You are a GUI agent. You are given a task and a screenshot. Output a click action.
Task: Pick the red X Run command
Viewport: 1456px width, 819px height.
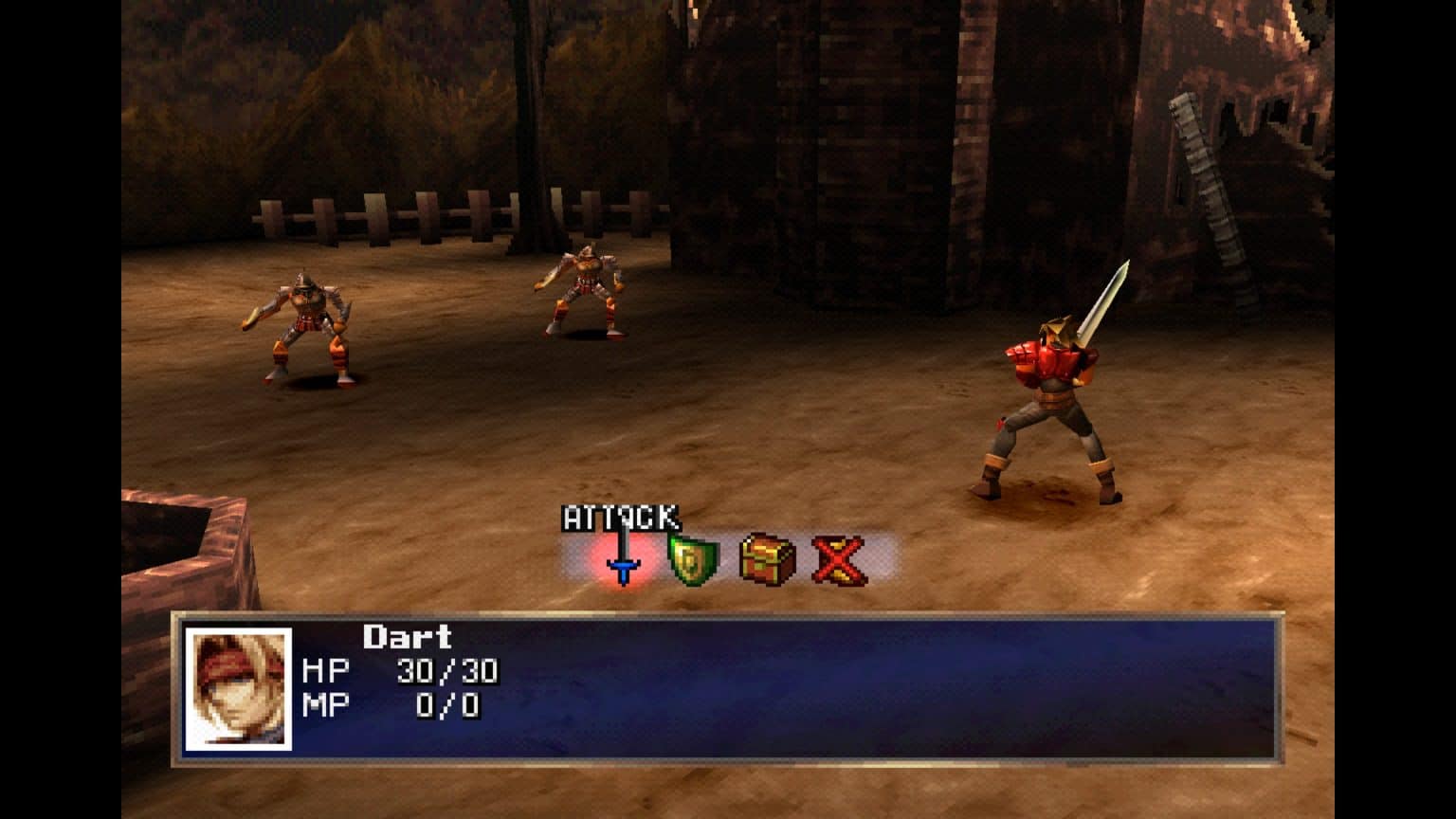coord(839,559)
